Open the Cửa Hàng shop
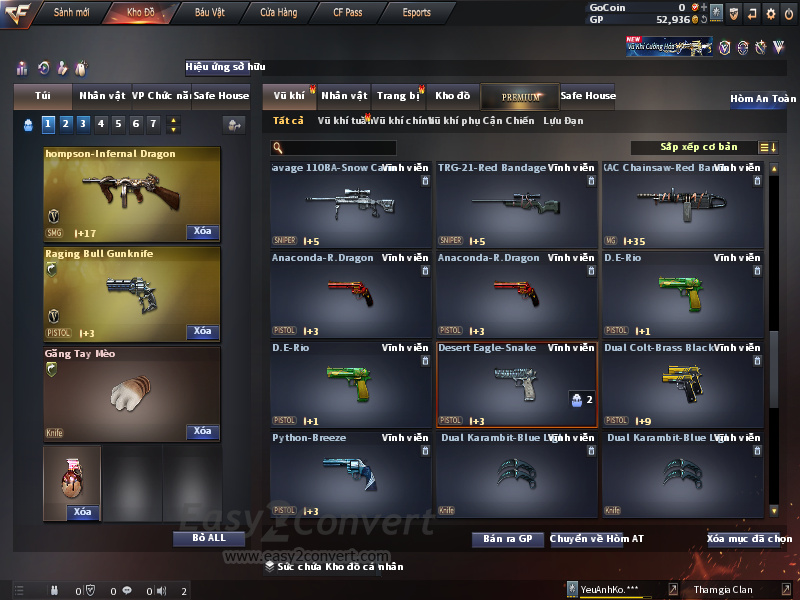 (x=278, y=13)
